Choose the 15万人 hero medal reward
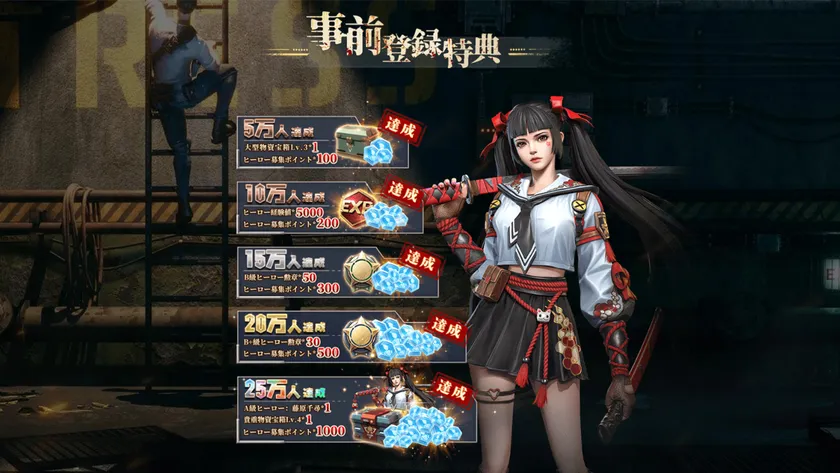The width and height of the screenshot is (840, 473). coord(338,271)
